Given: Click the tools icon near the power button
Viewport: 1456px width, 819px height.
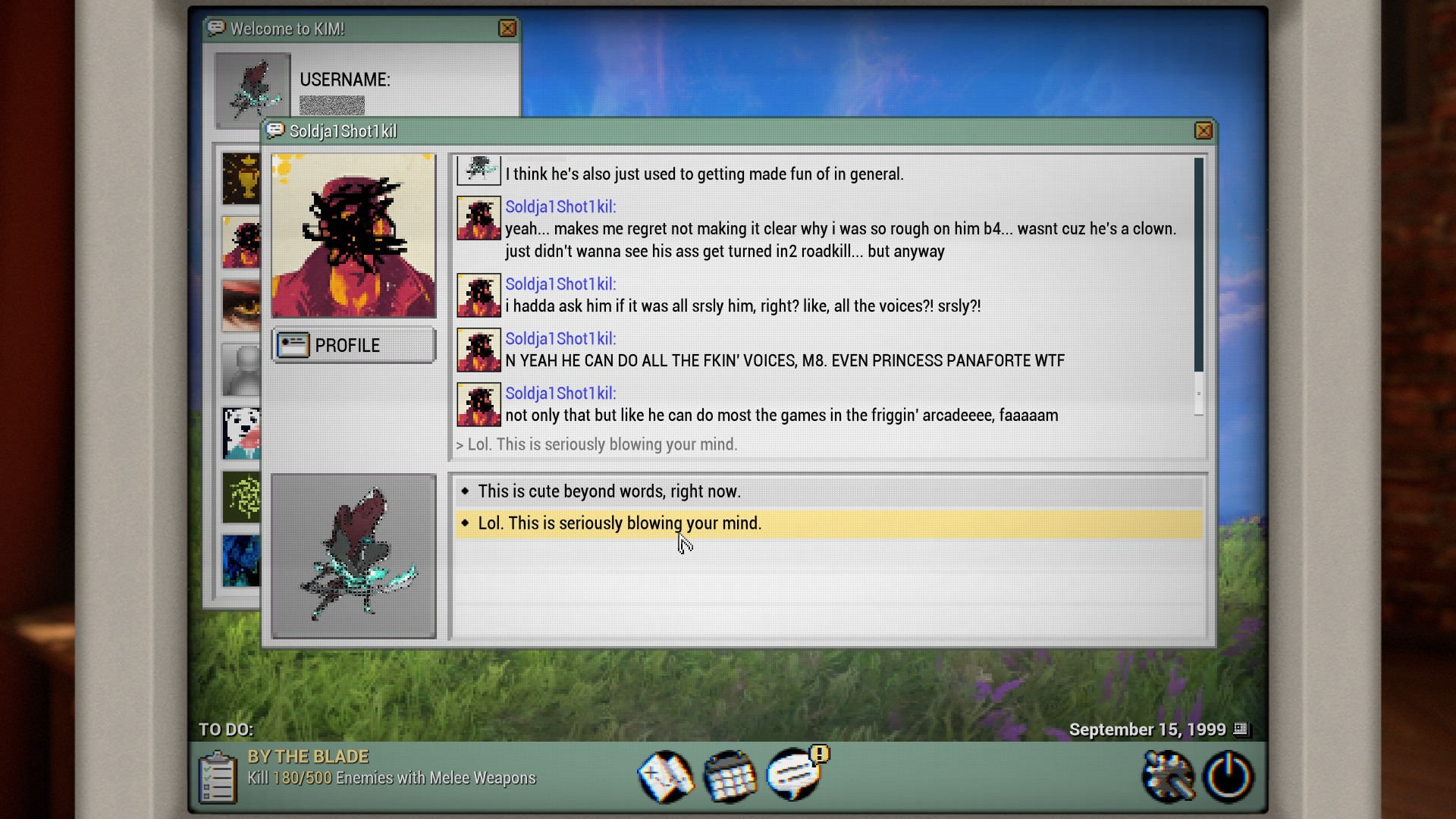Looking at the screenshot, I should coord(1169,776).
